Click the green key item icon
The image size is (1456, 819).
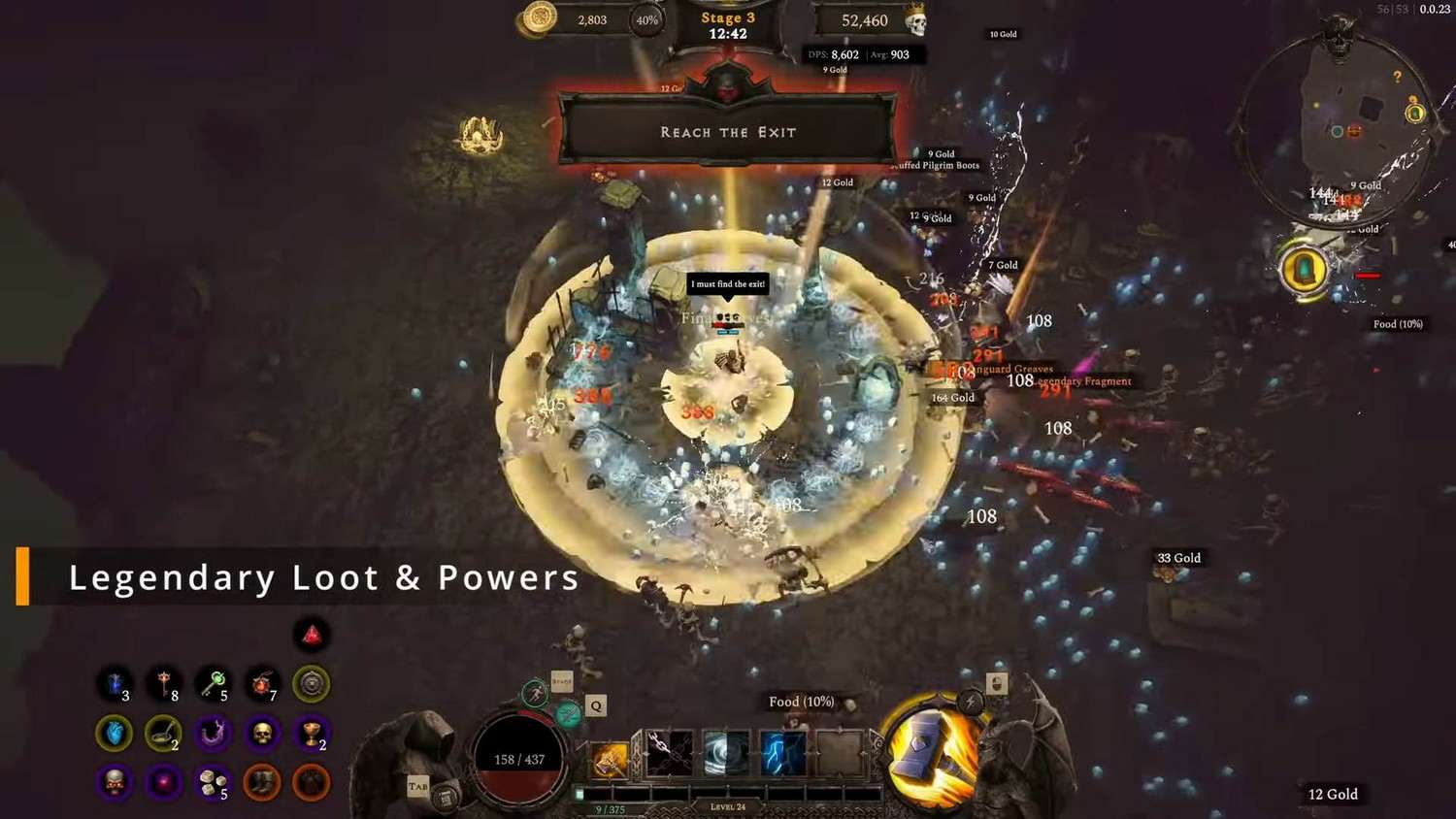click(x=213, y=684)
